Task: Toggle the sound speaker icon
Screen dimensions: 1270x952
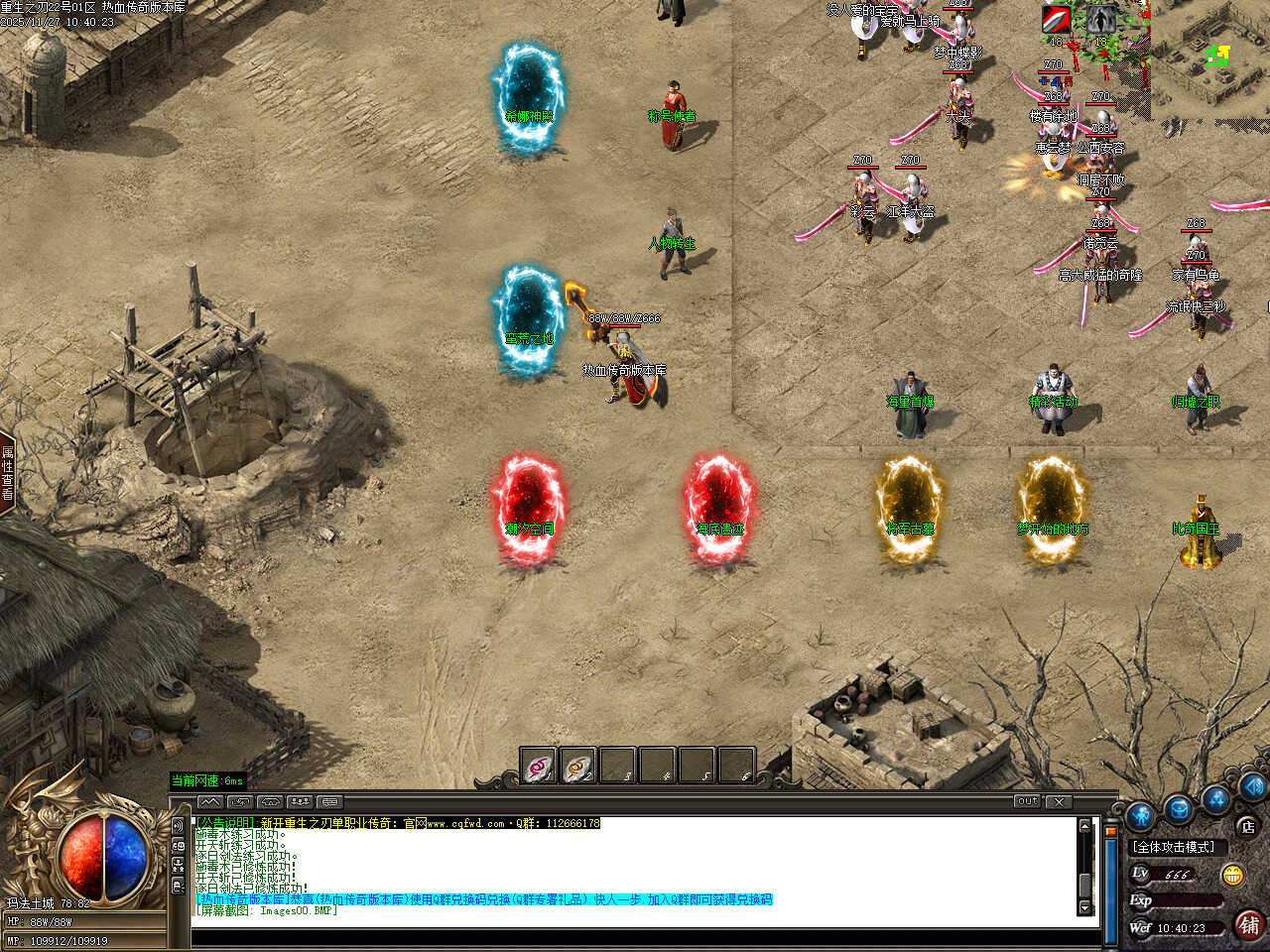Action: (x=1252, y=786)
